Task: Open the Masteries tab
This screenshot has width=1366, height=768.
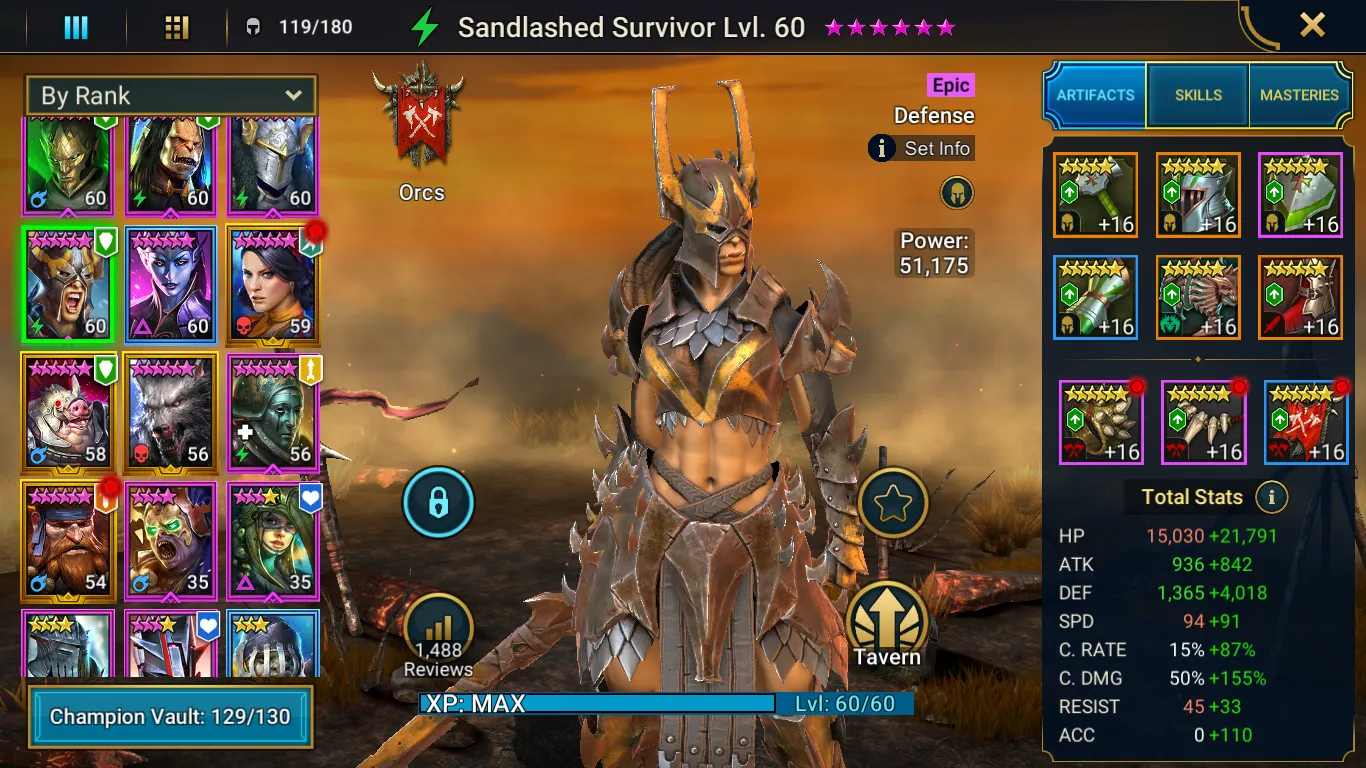Action: tap(1299, 95)
